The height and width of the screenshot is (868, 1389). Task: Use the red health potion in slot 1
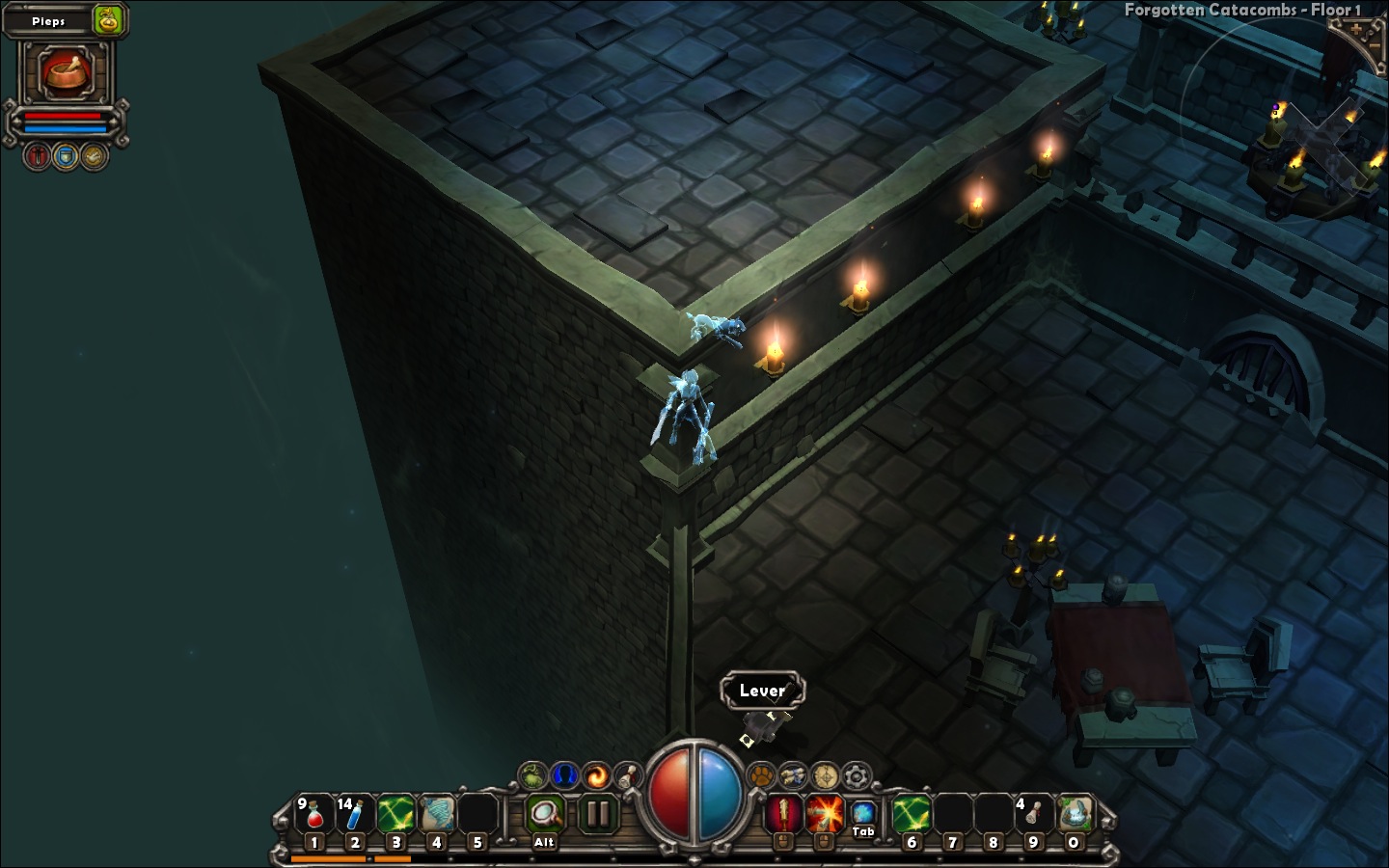point(314,816)
